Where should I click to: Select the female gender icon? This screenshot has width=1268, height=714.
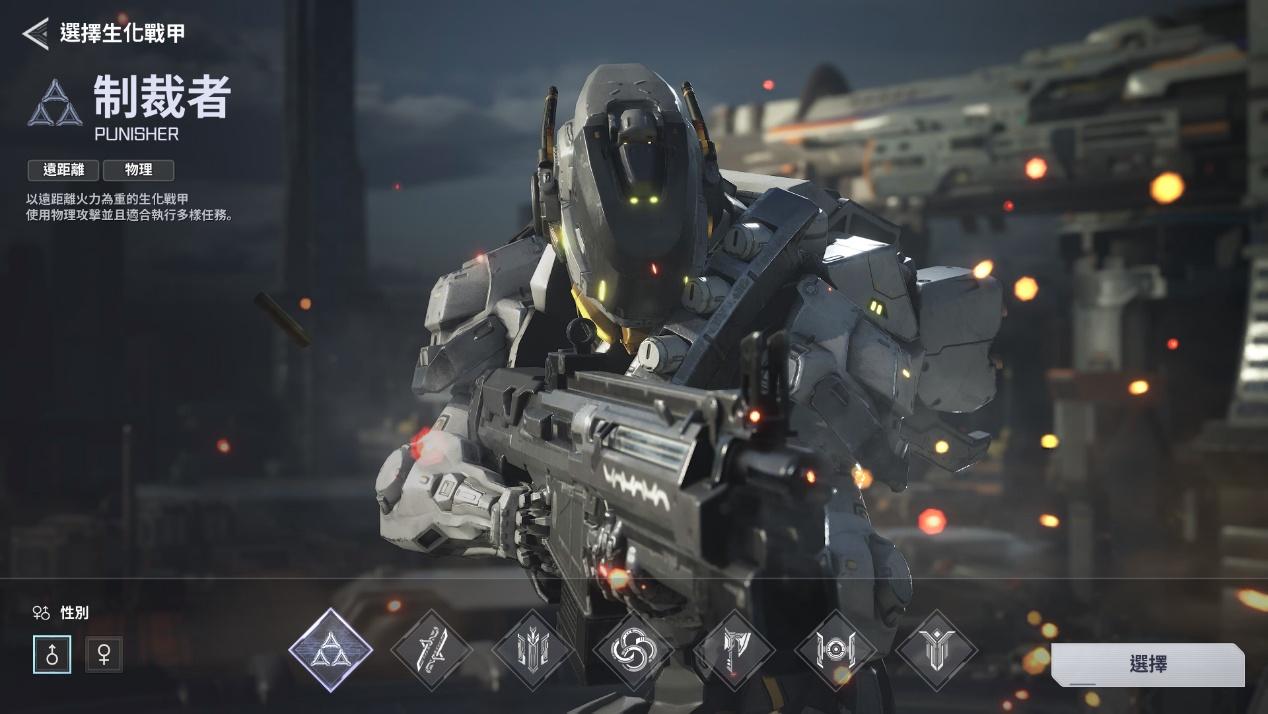[103, 654]
